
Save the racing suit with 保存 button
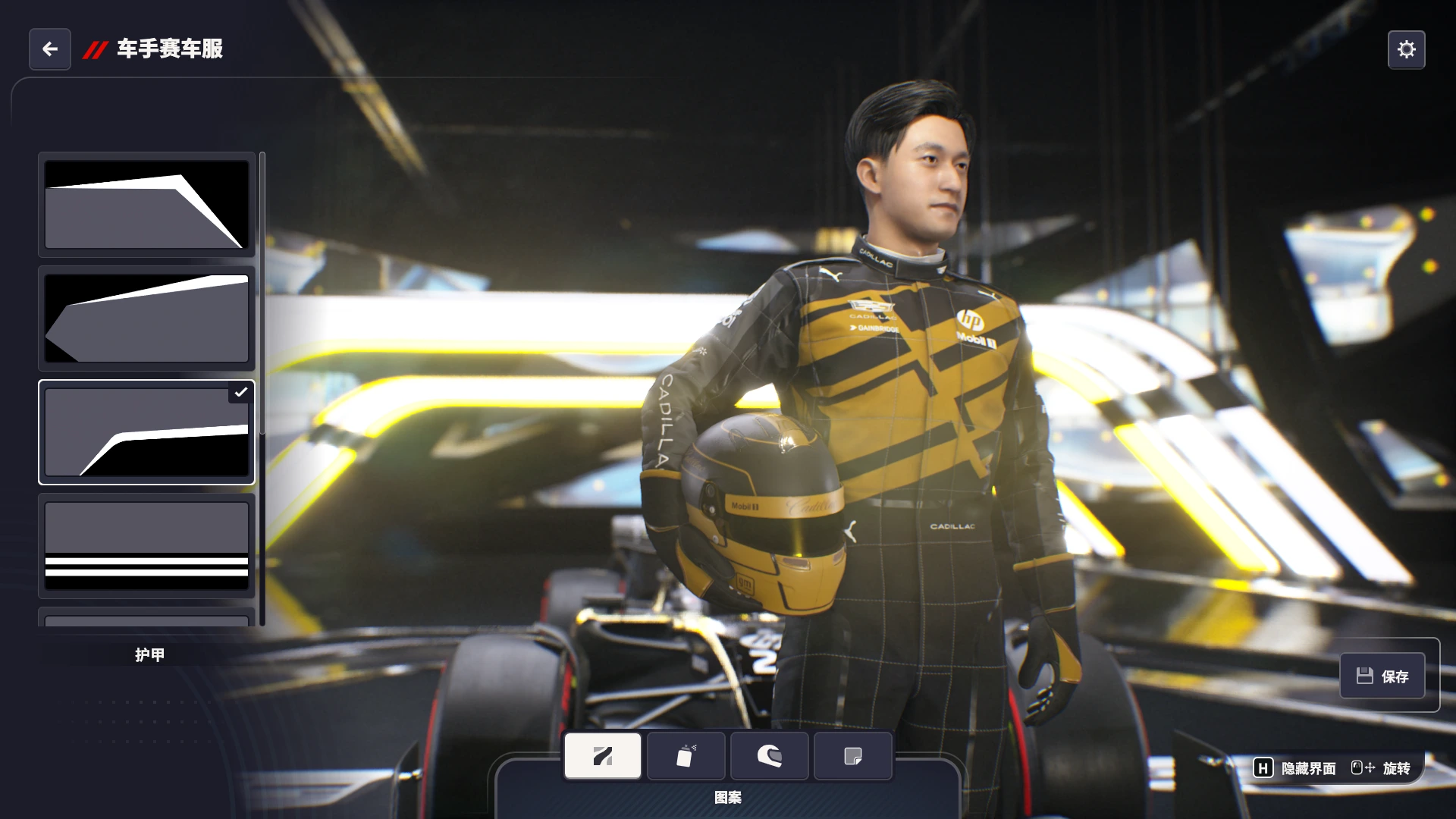coord(1382,674)
